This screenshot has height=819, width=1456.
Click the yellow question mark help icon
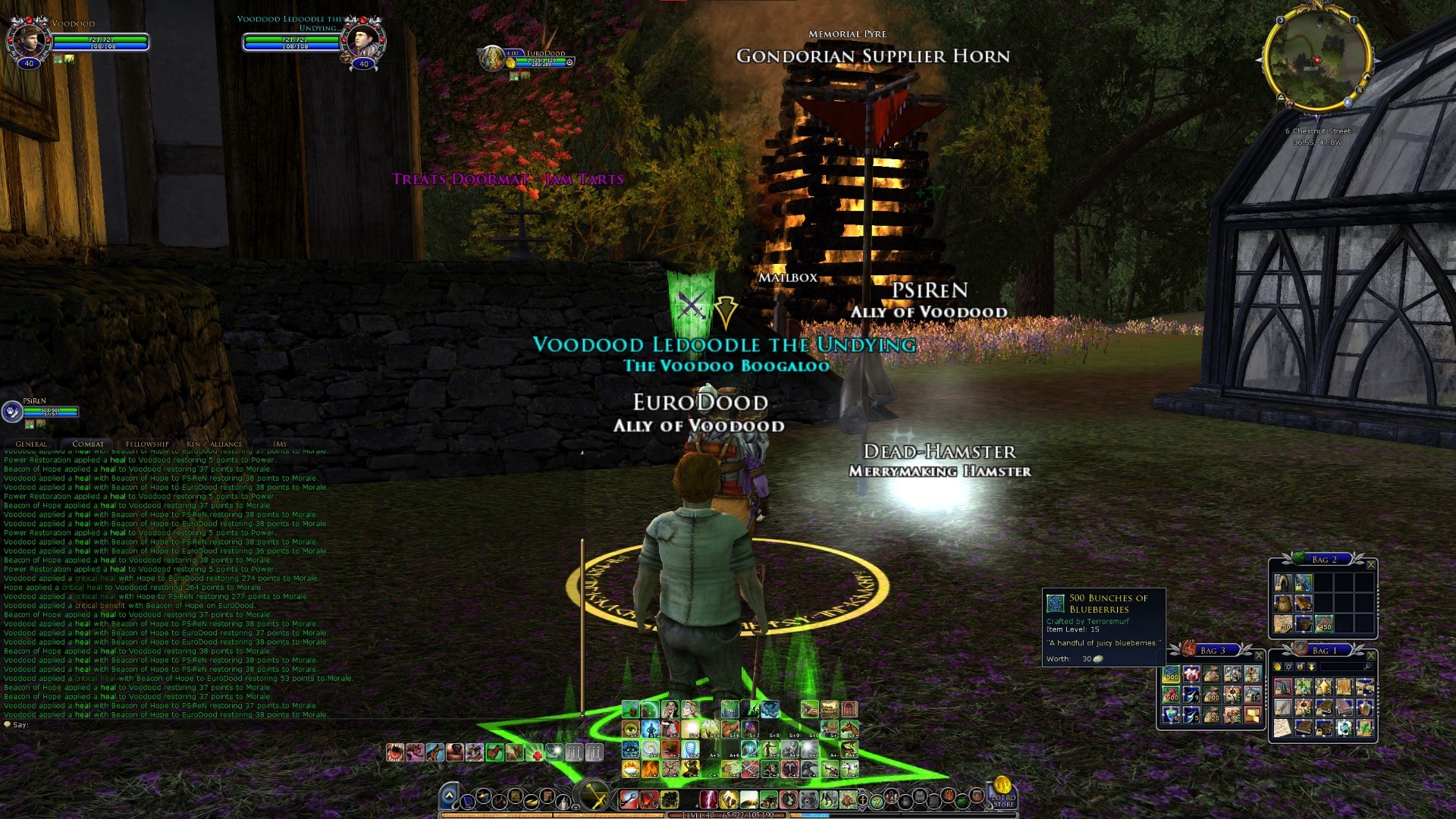click(x=877, y=800)
